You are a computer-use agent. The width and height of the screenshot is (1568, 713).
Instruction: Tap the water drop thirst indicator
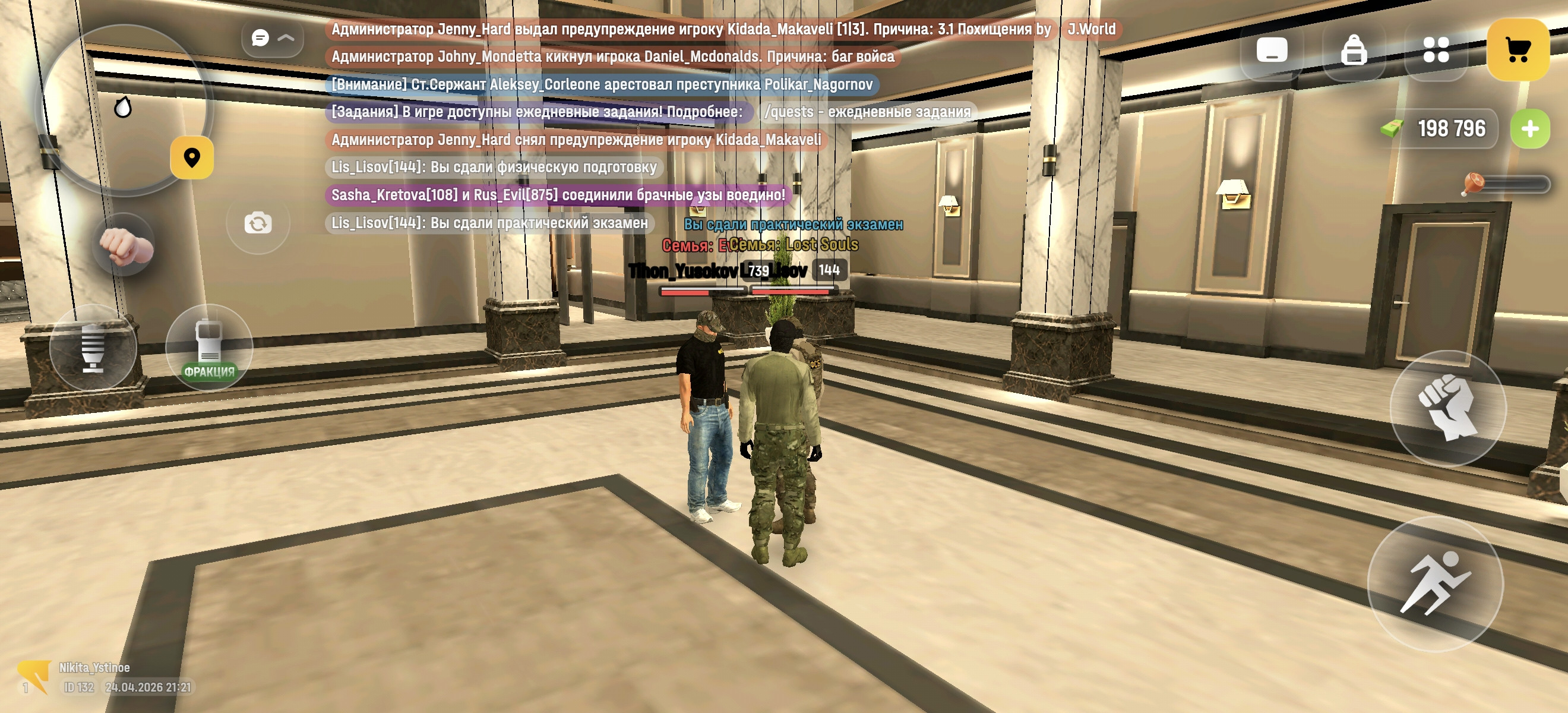(124, 107)
